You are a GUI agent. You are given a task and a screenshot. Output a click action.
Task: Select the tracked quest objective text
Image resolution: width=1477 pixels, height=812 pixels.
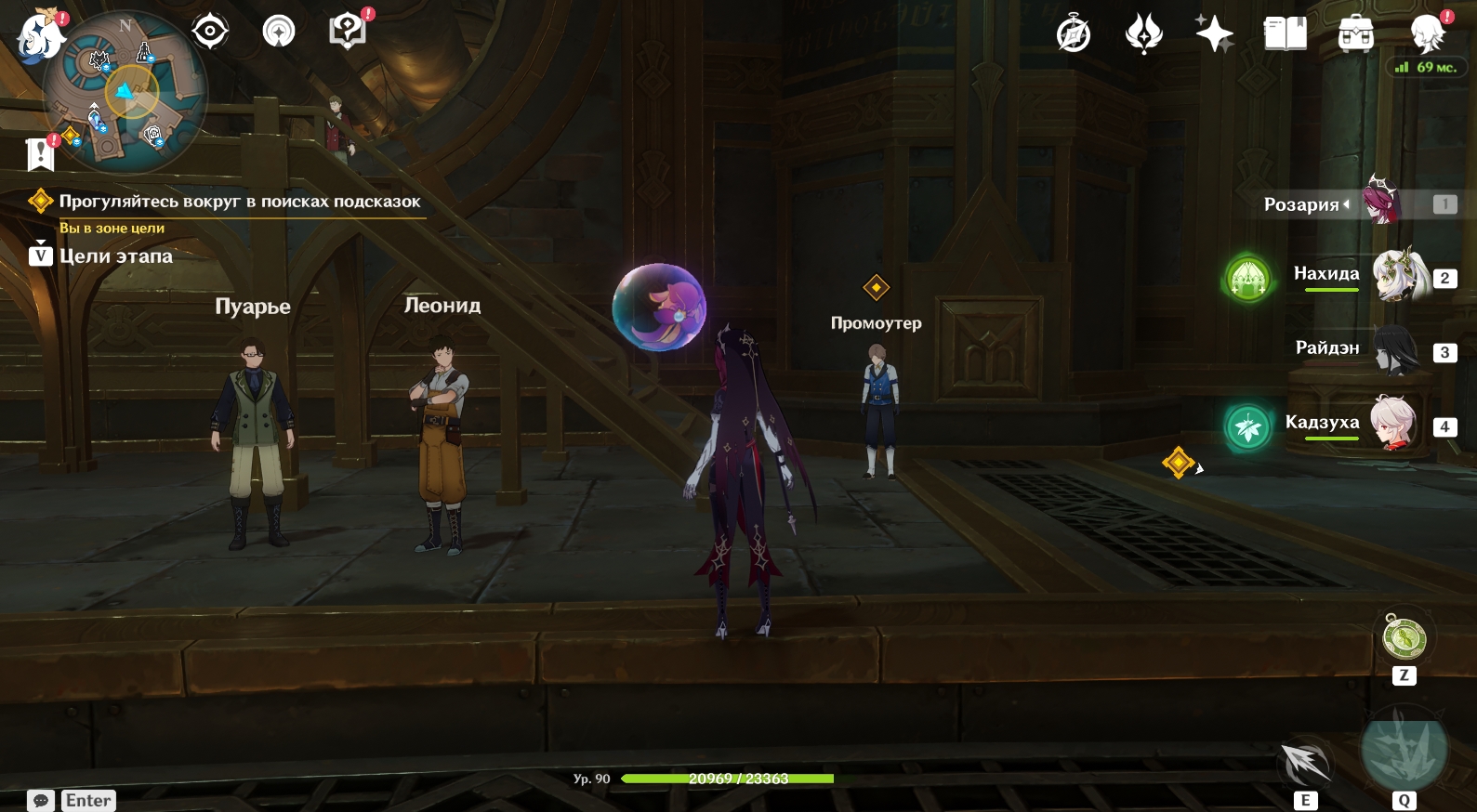click(239, 202)
